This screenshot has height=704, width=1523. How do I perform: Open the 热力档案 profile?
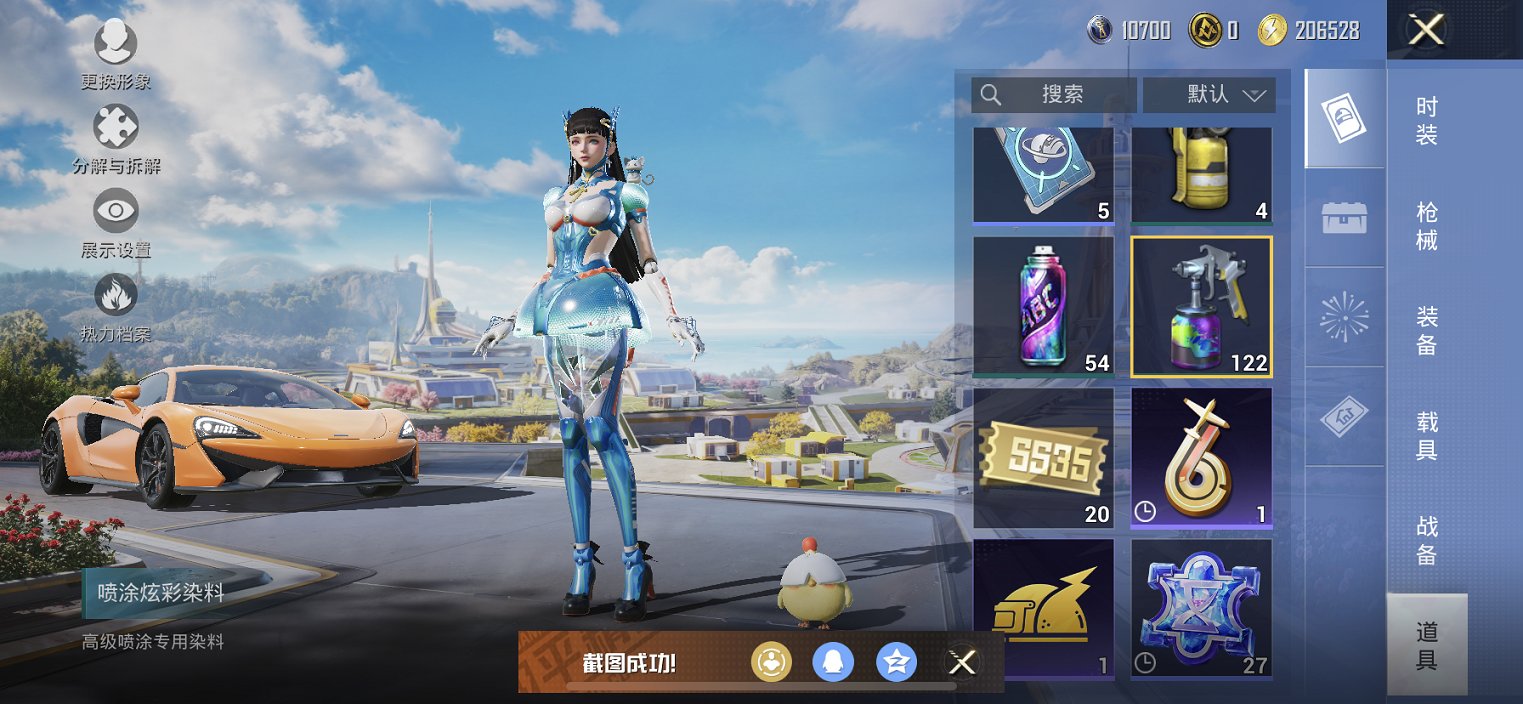point(115,305)
